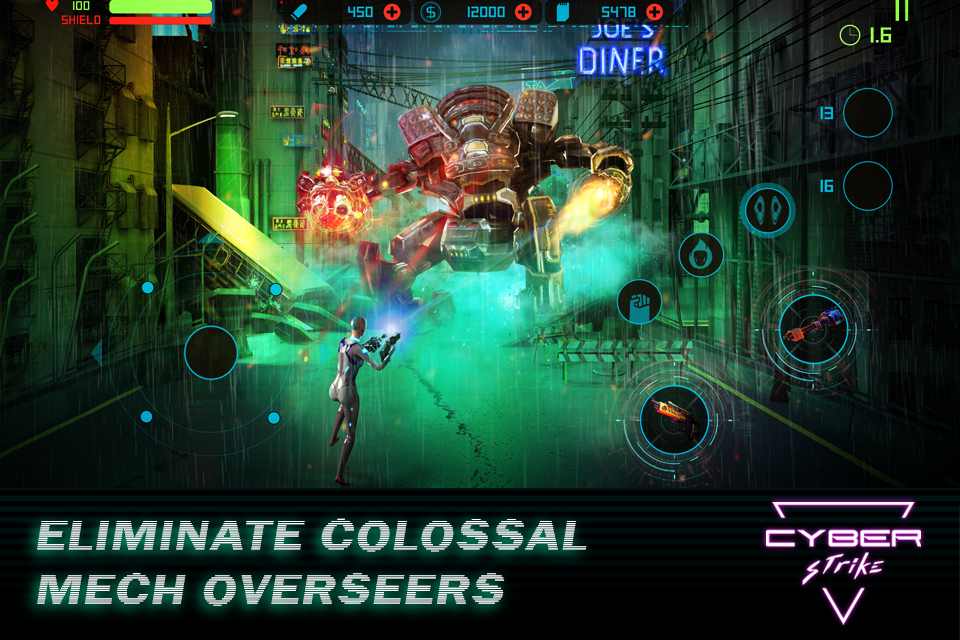Touch the virtual movement joystick
This screenshot has width=960, height=640.
point(211,352)
